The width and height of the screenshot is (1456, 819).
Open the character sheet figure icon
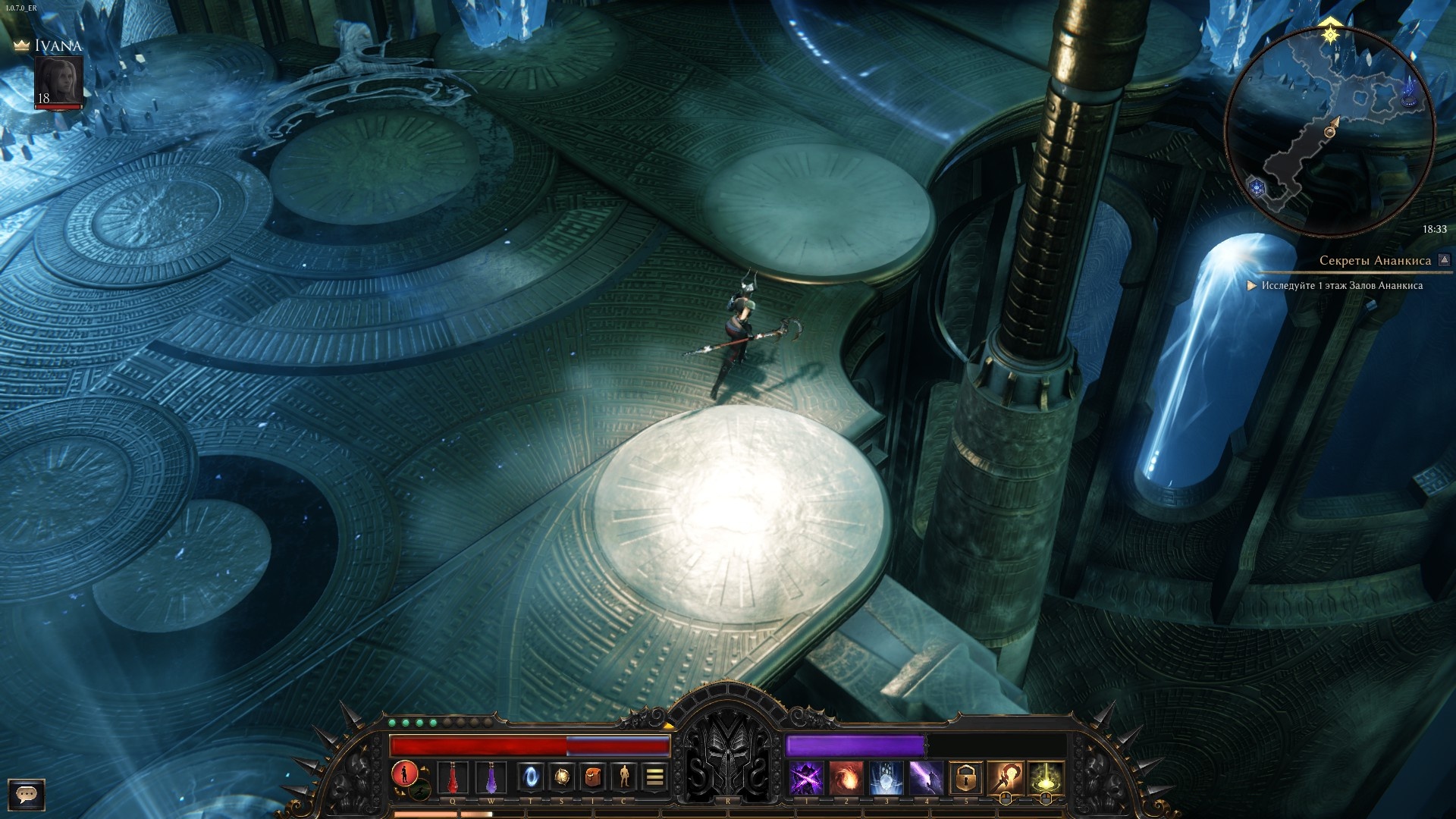[624, 777]
